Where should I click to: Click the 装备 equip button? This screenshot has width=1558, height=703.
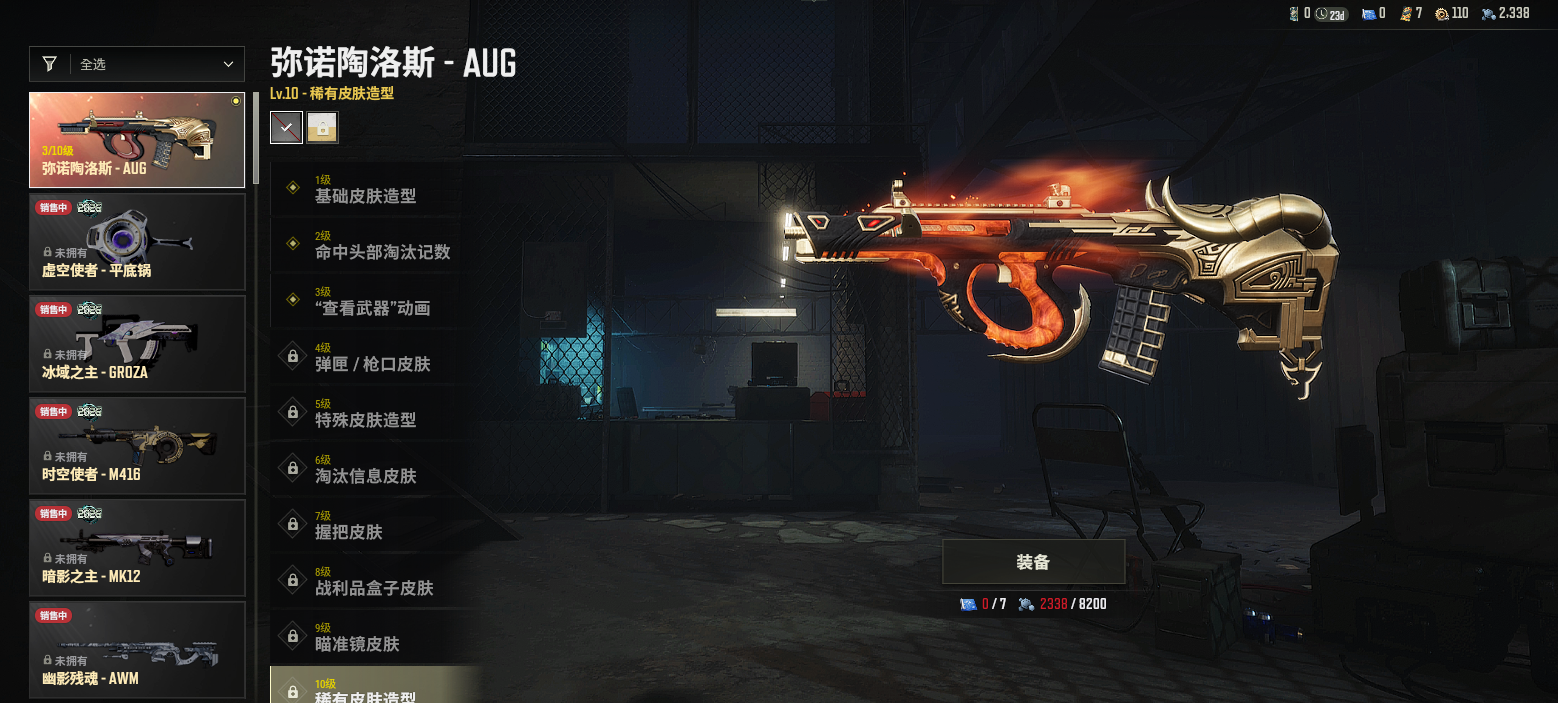[x=1033, y=562]
